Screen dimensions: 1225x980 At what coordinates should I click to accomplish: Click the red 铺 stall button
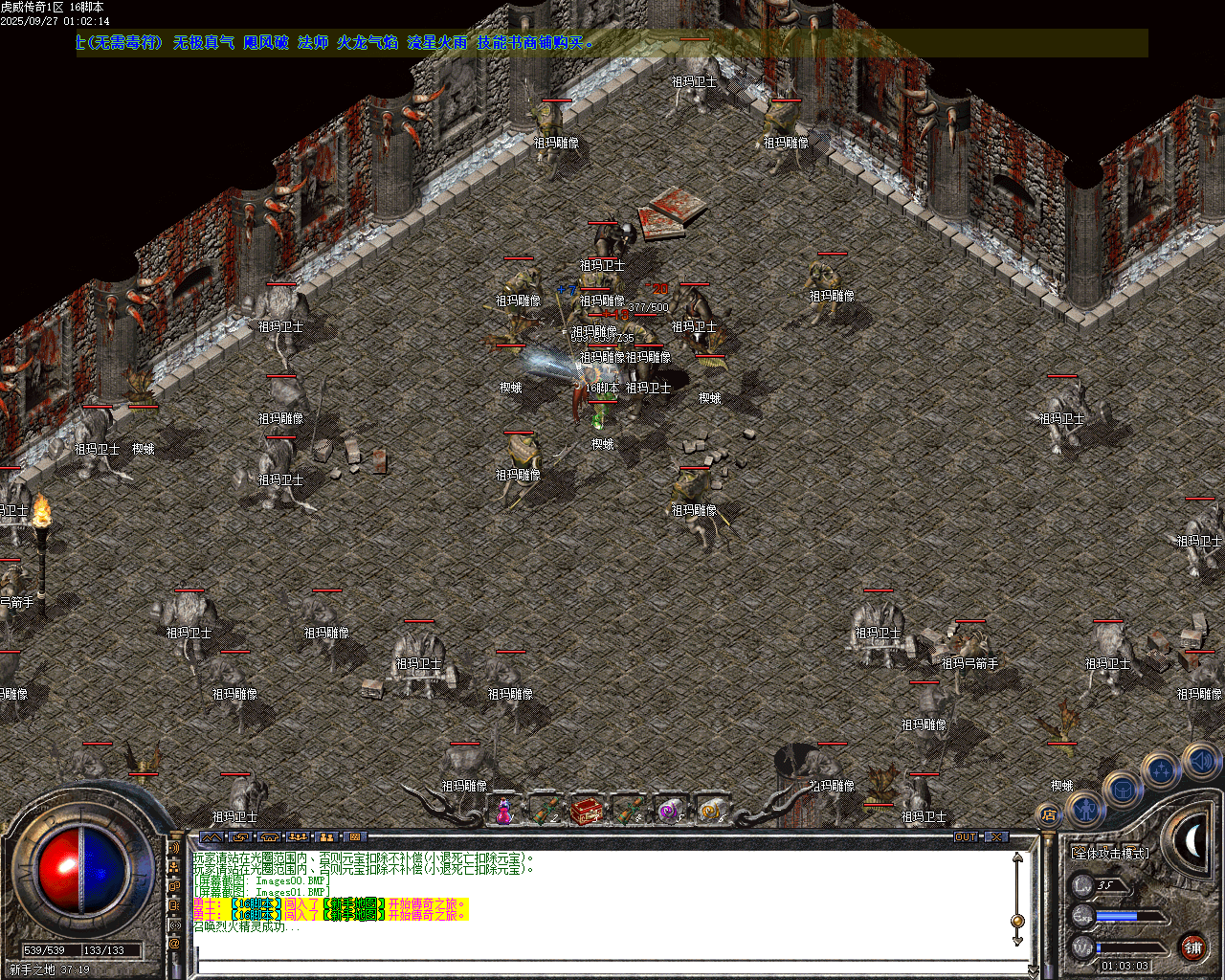click(x=1192, y=947)
